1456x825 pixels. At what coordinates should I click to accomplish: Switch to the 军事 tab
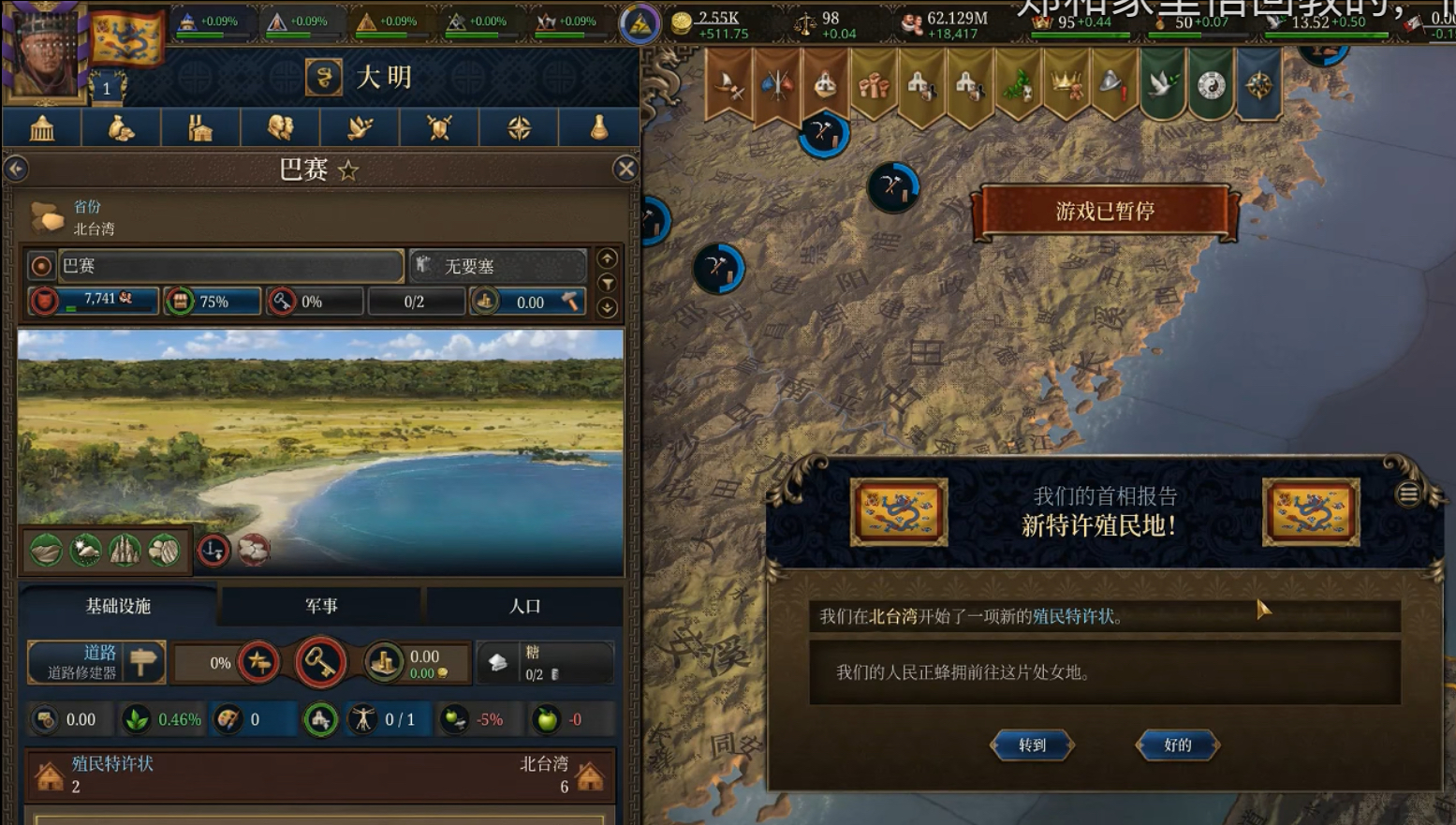321,606
